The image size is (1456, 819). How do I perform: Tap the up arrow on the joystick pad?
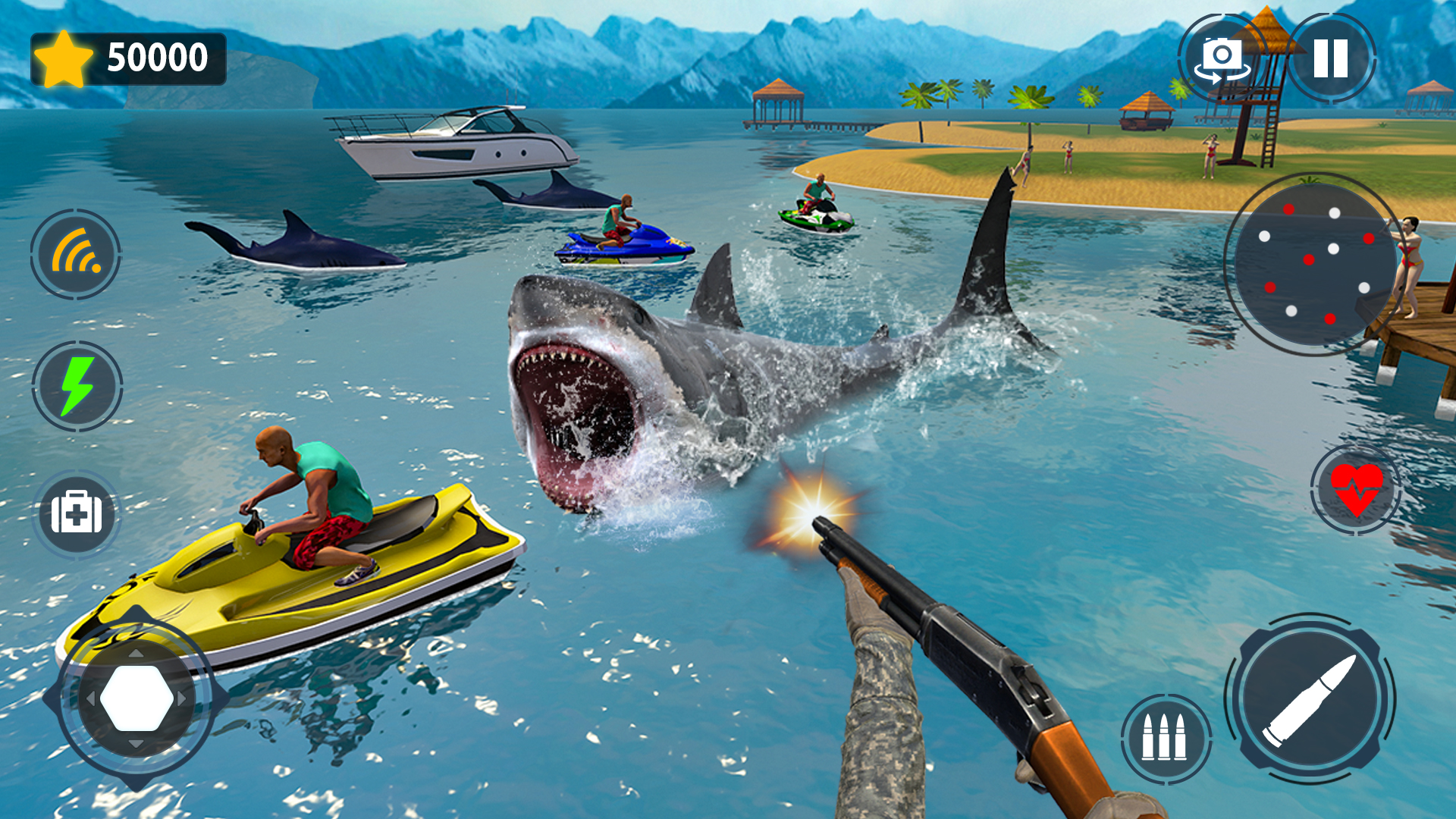click(x=135, y=654)
